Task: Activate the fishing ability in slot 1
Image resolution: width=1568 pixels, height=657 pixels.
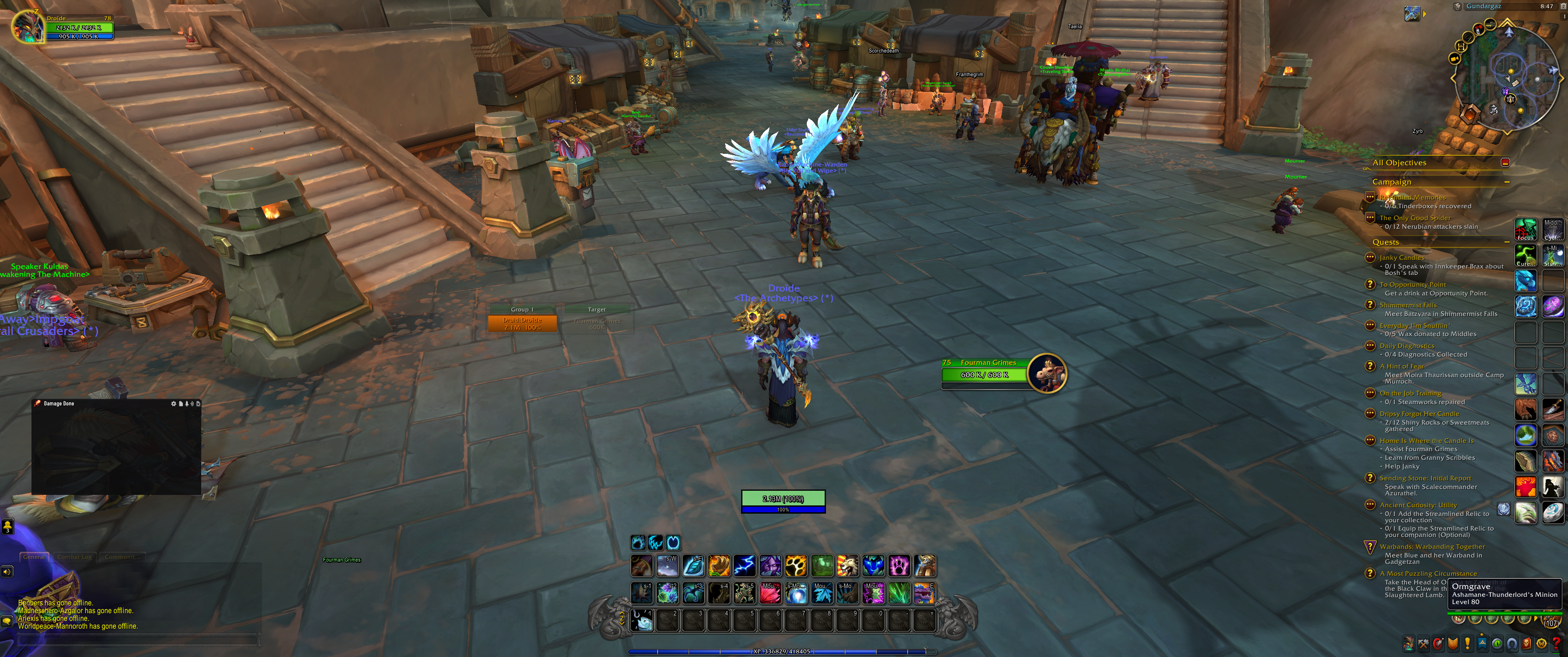Action: click(x=642, y=620)
